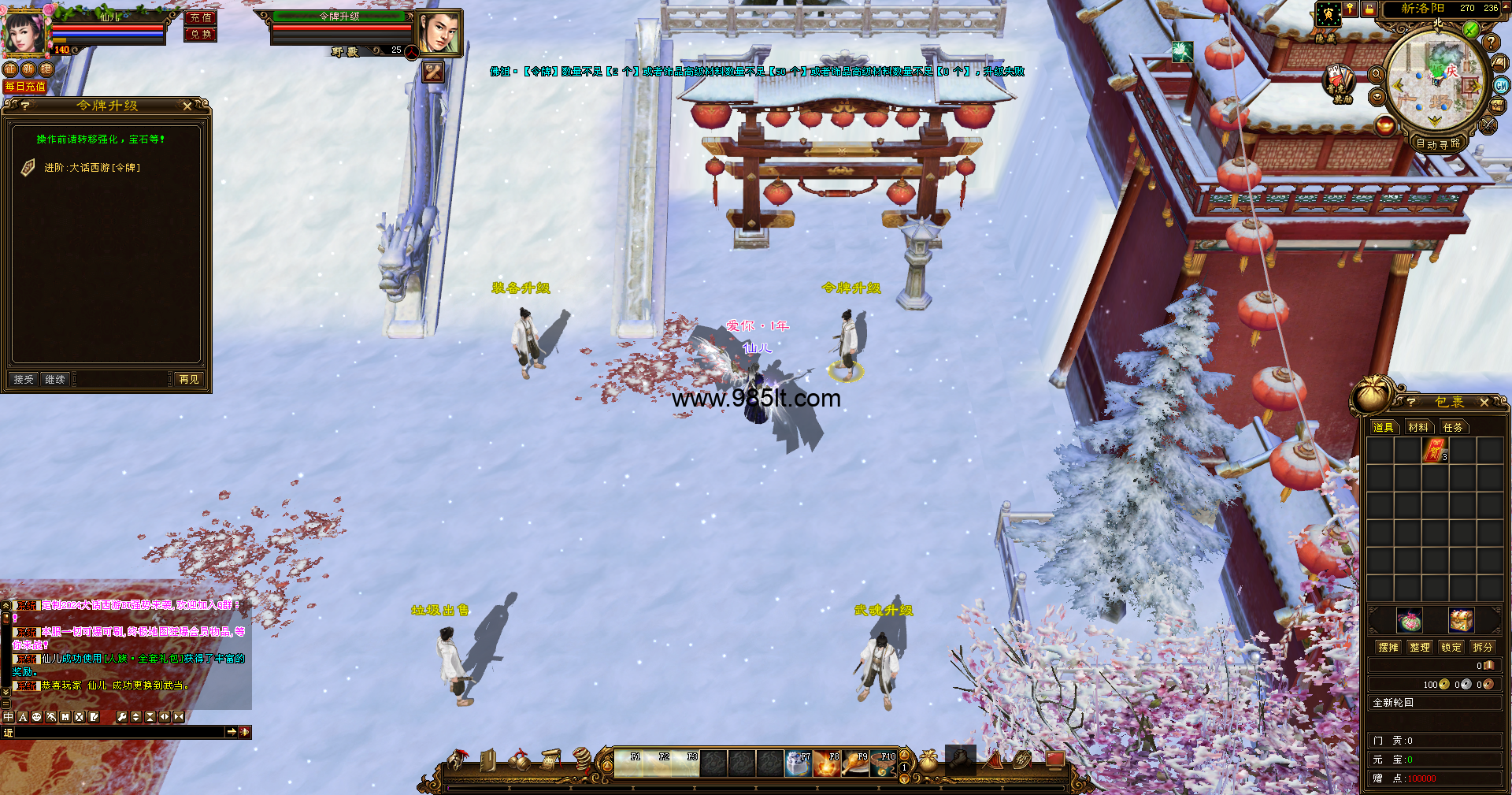This screenshot has width=1512, height=795.
Task: Click the 充值 recharge button
Action: [200, 17]
